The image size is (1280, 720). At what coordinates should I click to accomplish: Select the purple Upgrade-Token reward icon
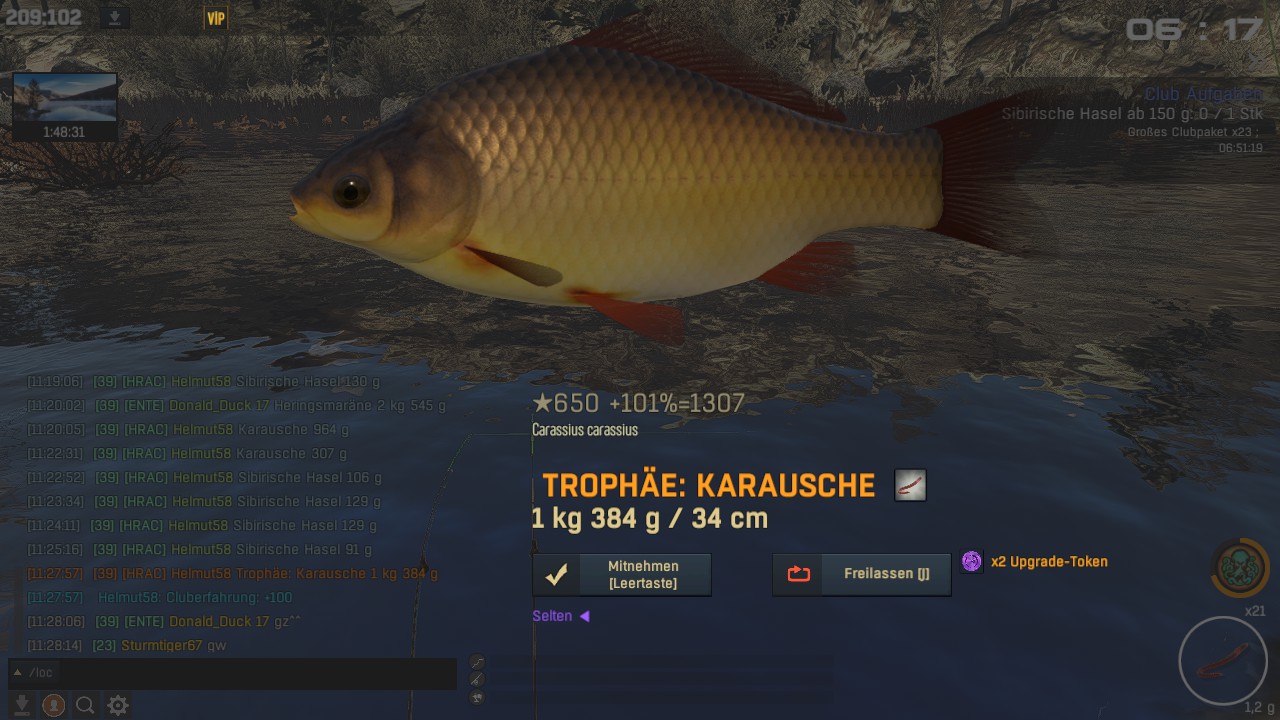(x=972, y=561)
